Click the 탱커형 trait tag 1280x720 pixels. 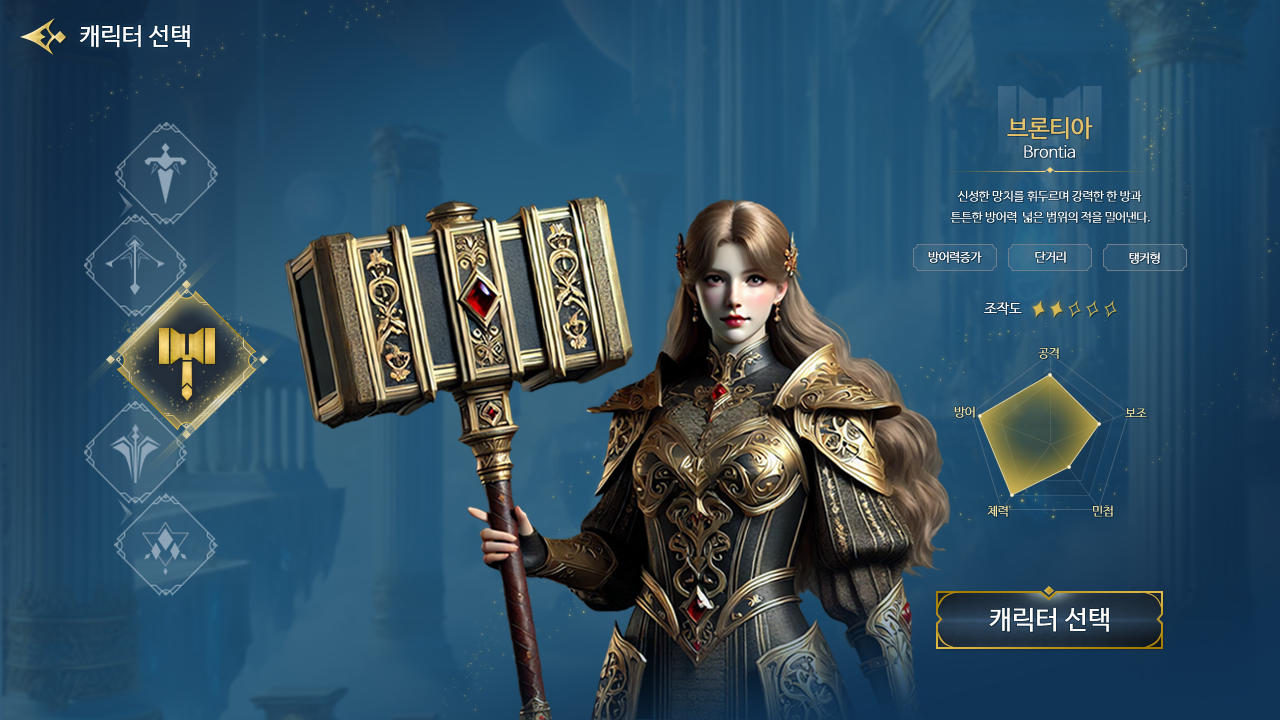[1144, 258]
